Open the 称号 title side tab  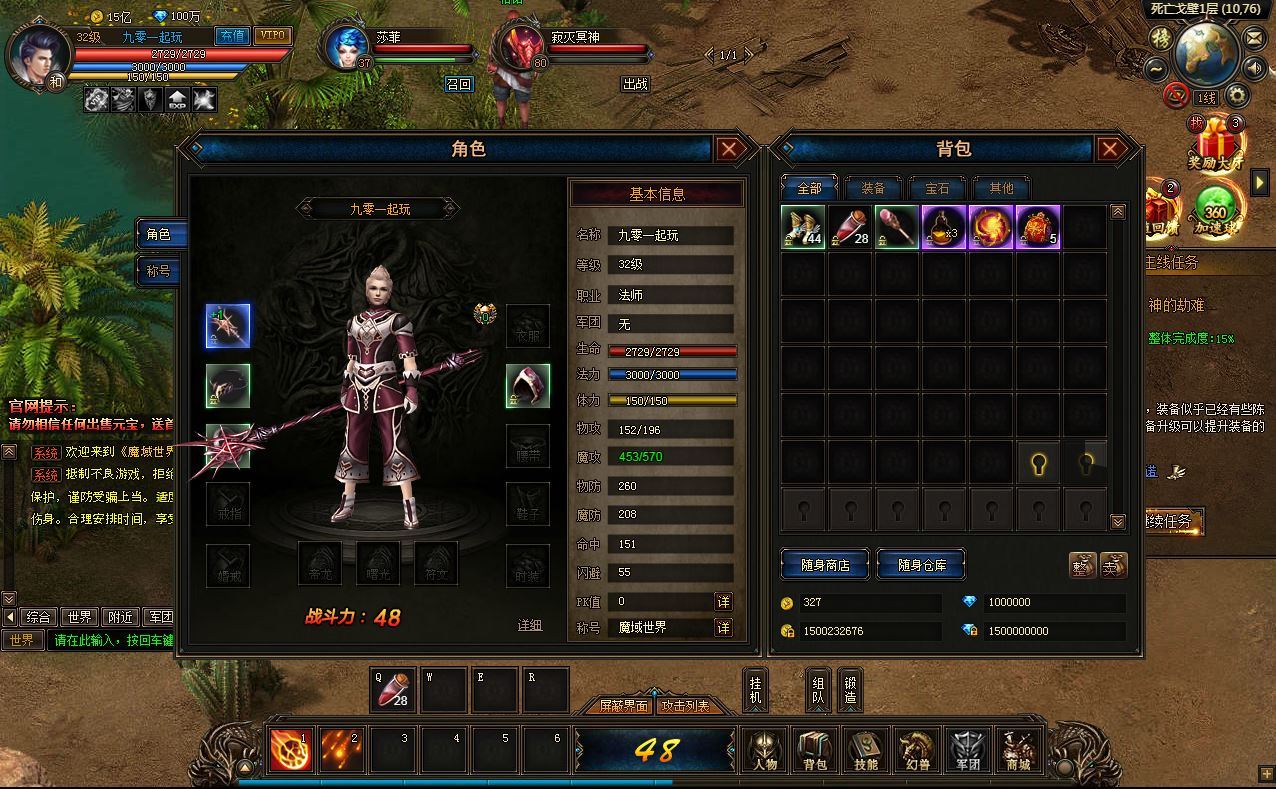[160, 271]
